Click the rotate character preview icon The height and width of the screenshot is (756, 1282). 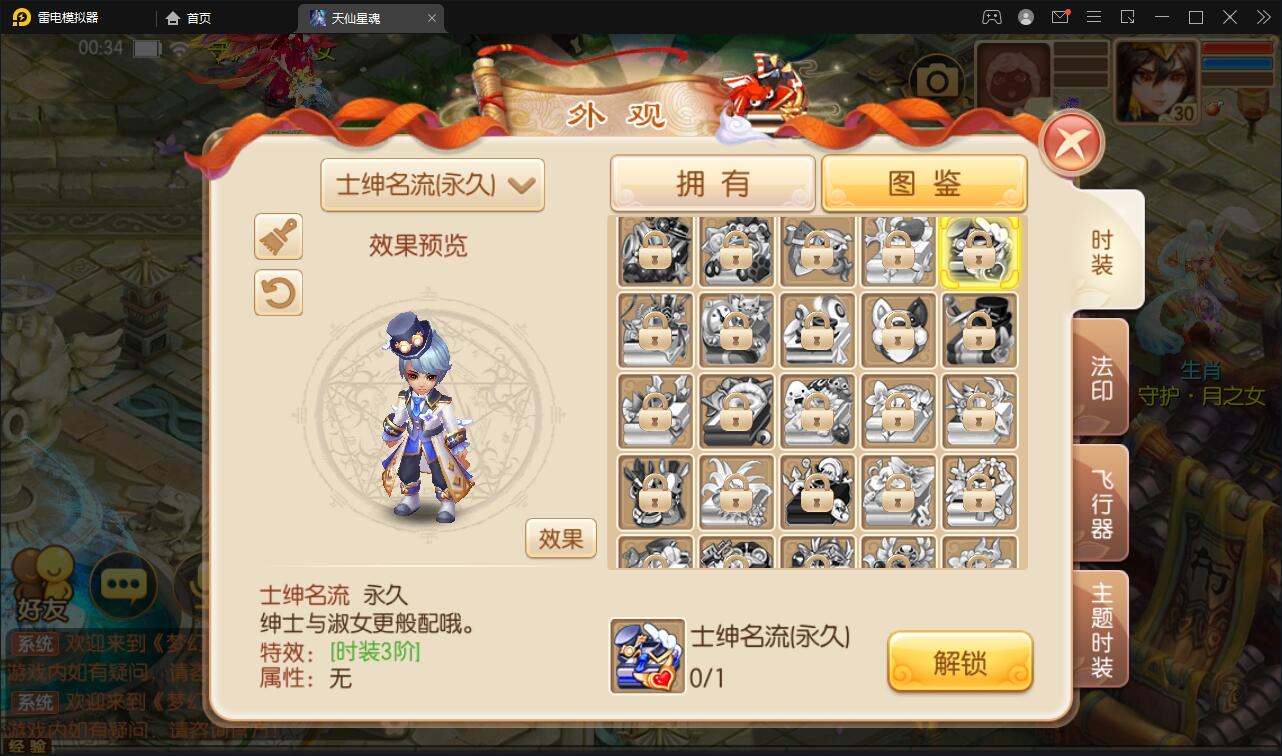pos(278,292)
